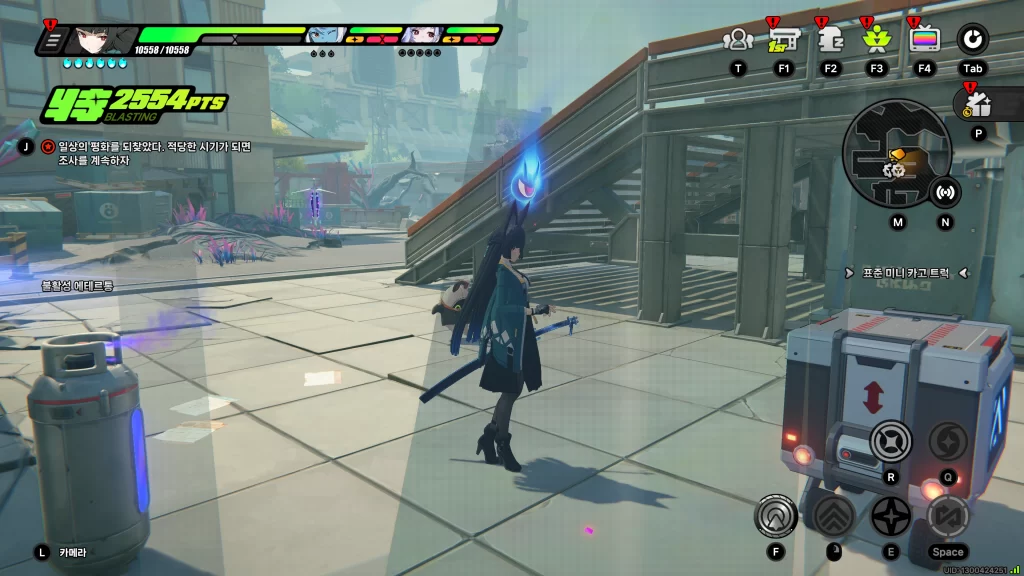Image resolution: width=1024 pixels, height=576 pixels.
Task: Open the friends and co-op icon
Action: (738, 40)
